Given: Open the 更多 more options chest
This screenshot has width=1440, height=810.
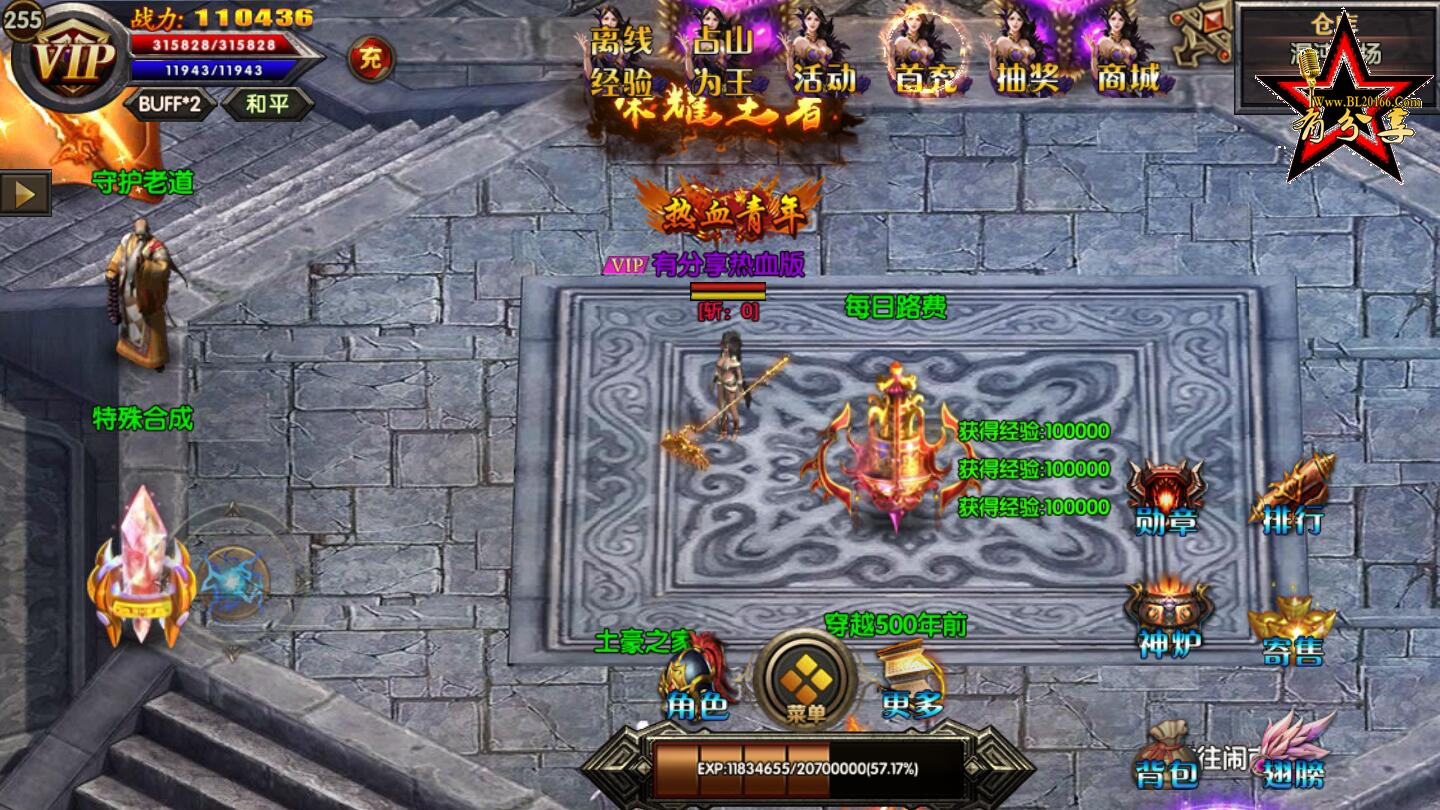Looking at the screenshot, I should click(912, 680).
